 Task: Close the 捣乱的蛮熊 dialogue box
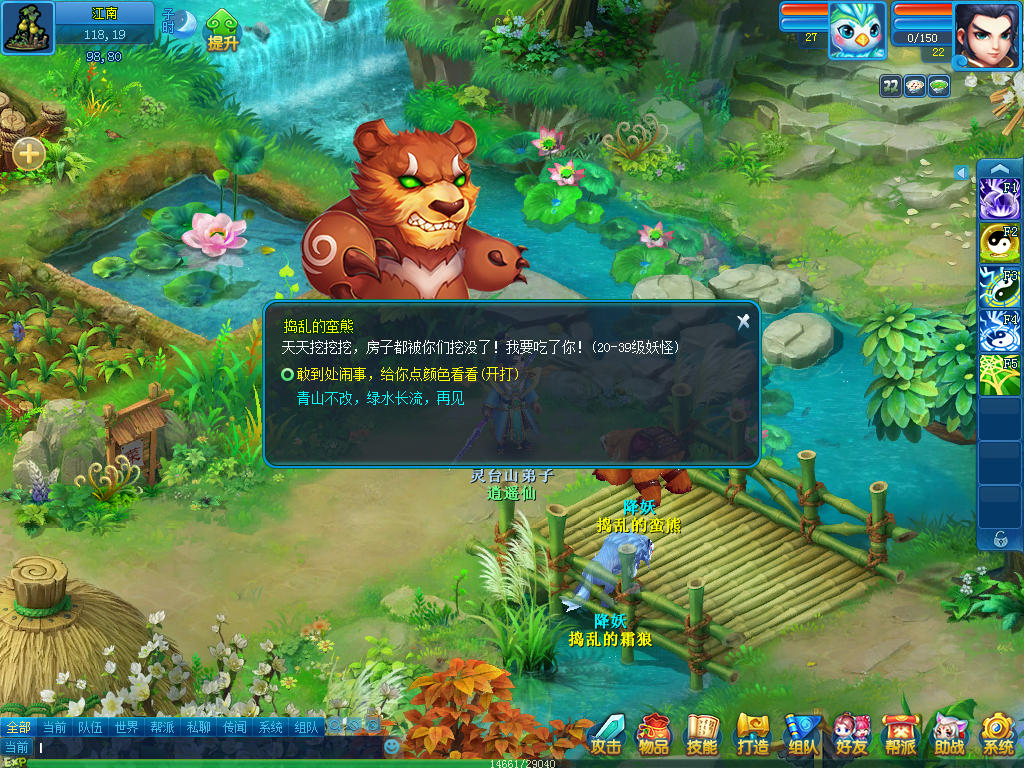click(743, 321)
